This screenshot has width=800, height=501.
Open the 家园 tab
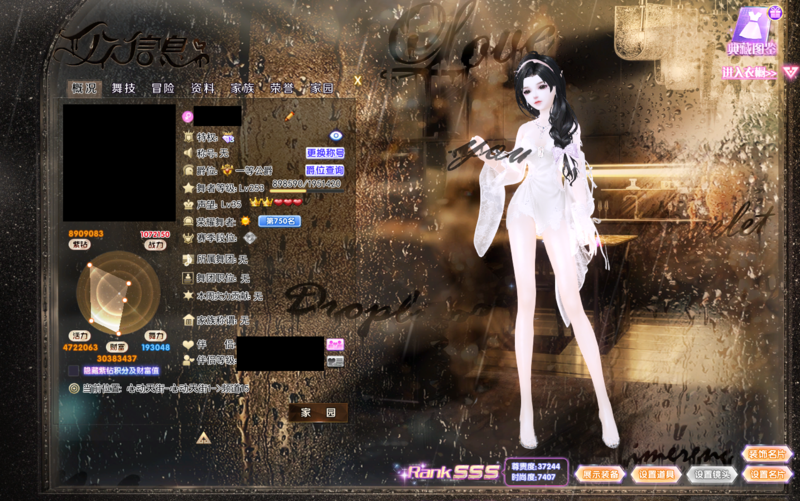(x=321, y=88)
